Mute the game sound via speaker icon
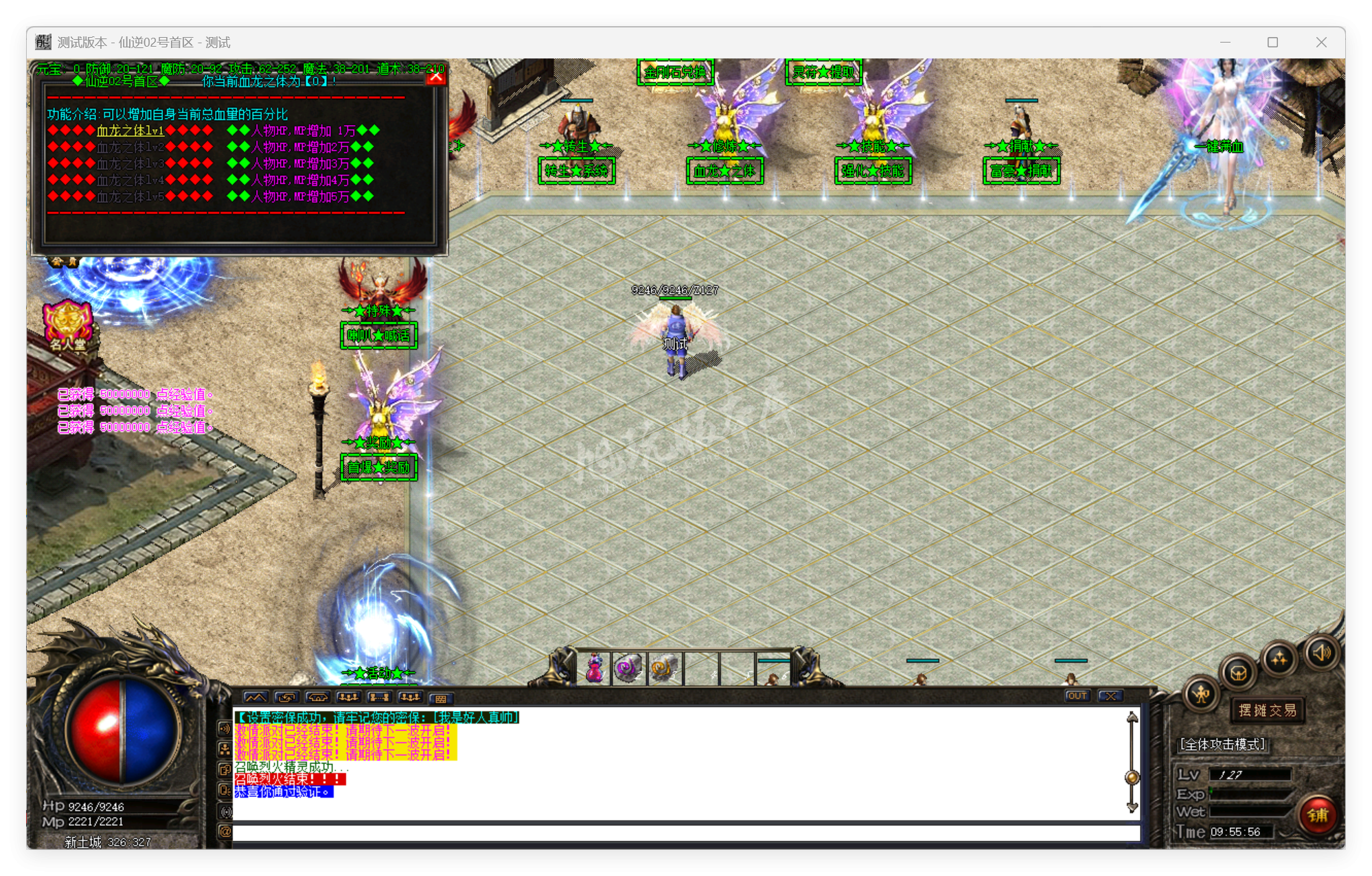 [x=1322, y=654]
